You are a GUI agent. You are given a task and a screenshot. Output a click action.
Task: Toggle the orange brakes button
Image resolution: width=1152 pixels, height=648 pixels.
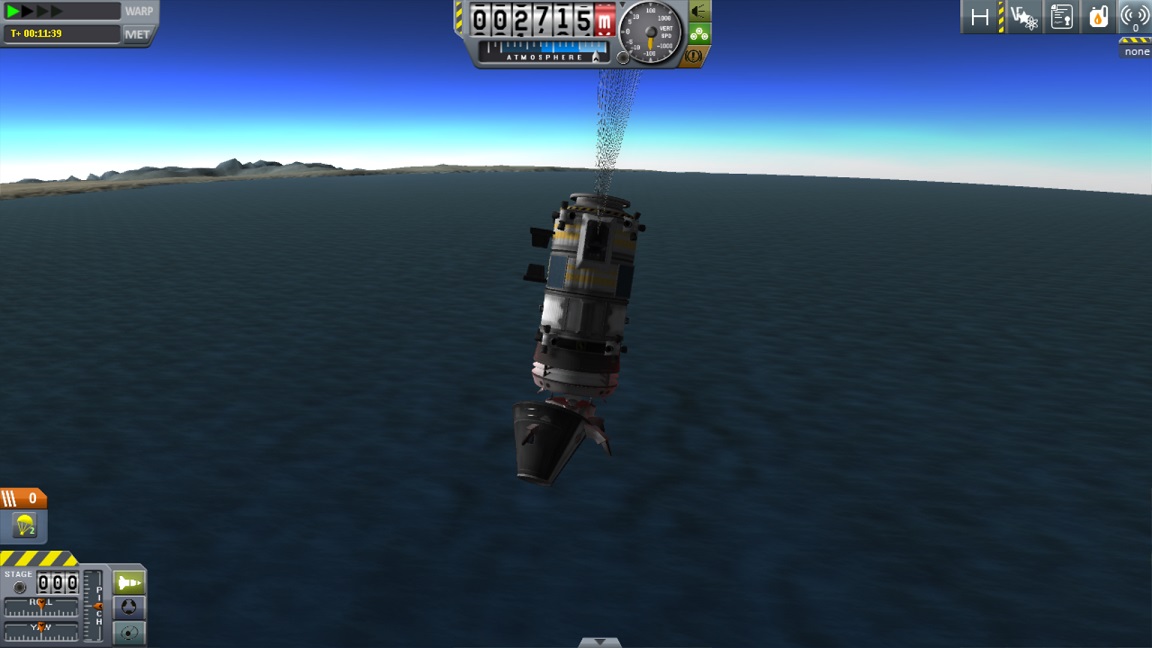click(695, 56)
